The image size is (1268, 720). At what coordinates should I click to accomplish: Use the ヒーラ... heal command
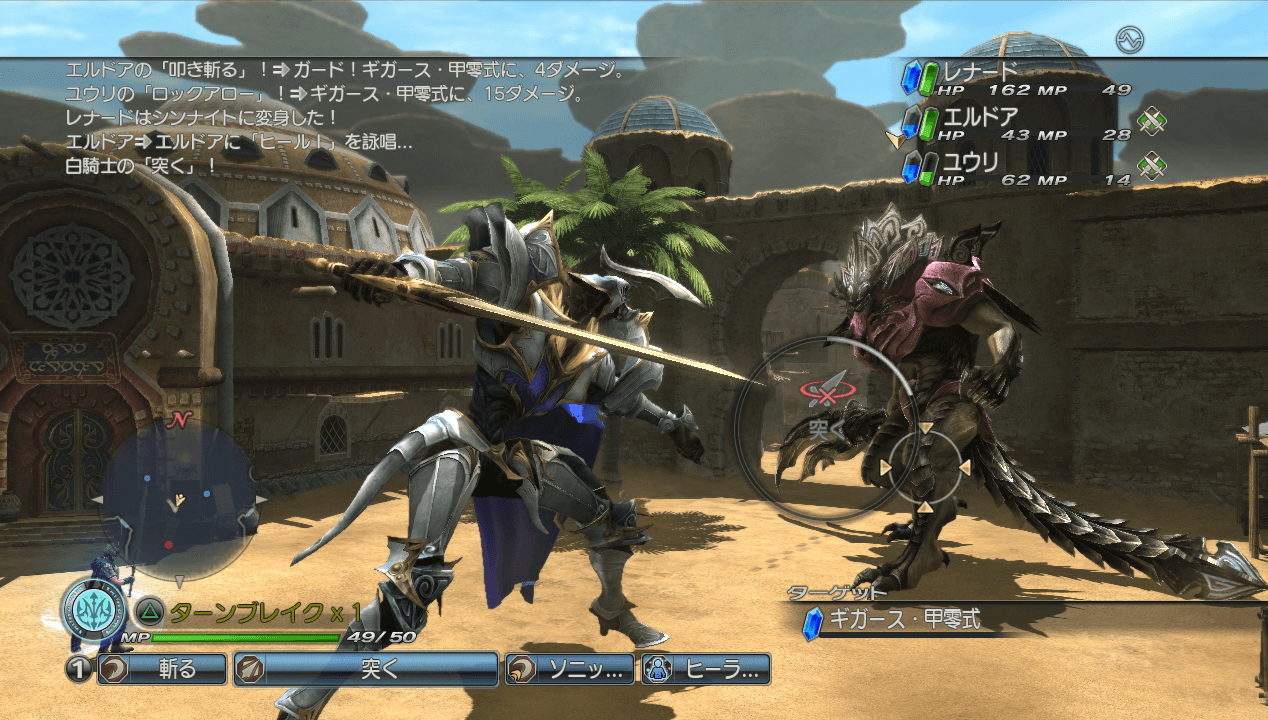click(x=706, y=669)
